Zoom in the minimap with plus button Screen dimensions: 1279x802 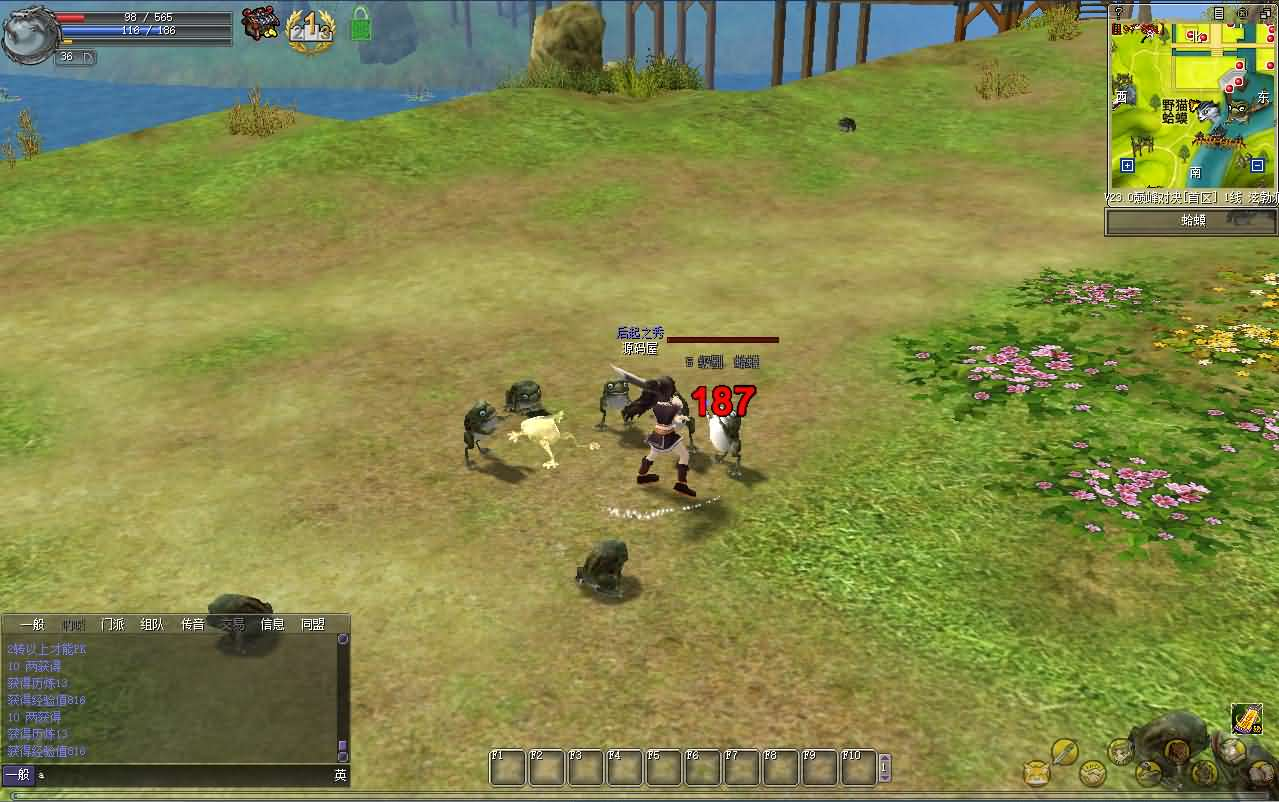[1127, 165]
